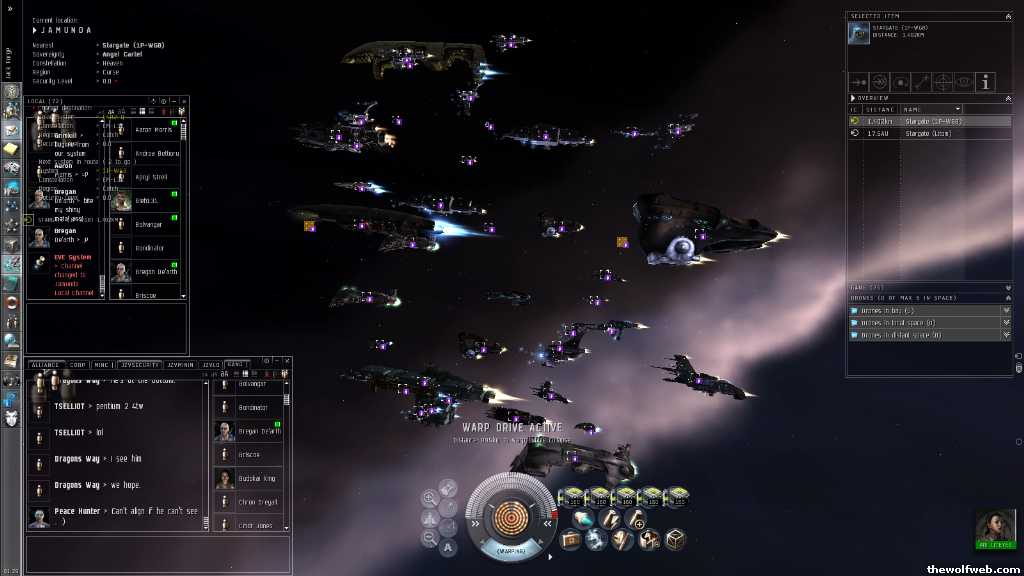Activate the briefcase module icon

coord(571,539)
